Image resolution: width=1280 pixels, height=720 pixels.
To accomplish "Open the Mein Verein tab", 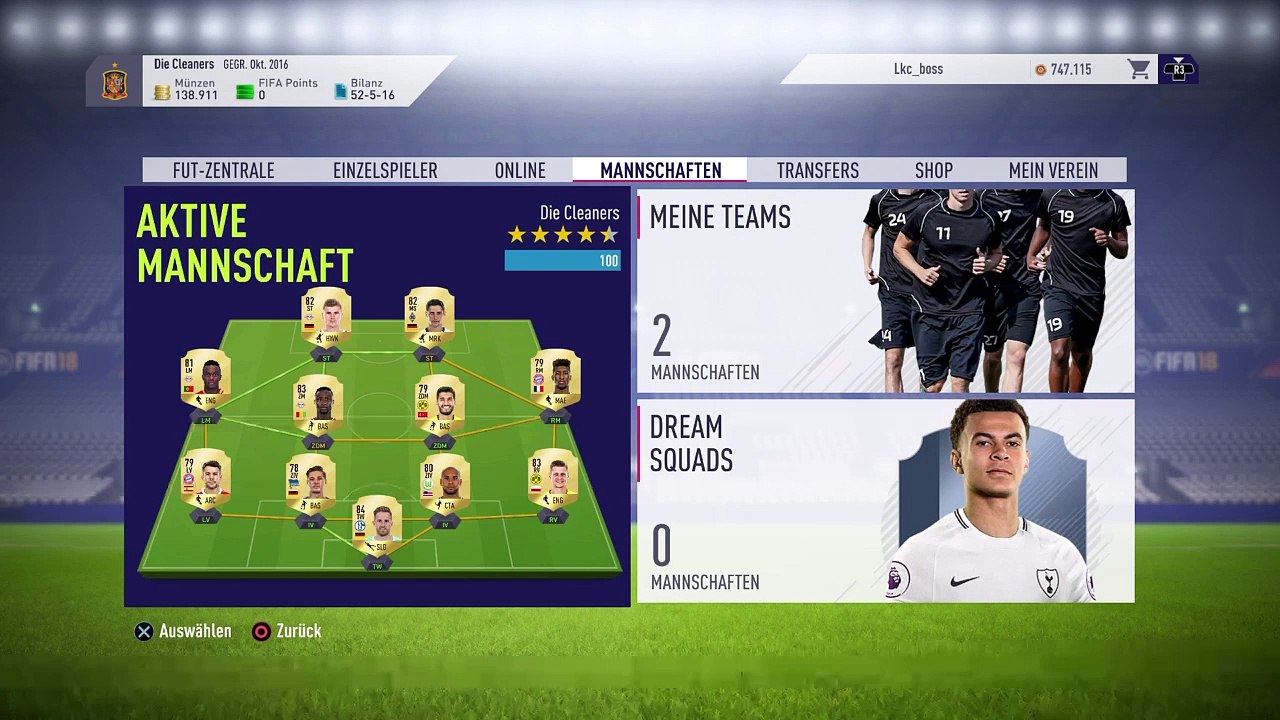I will coord(1053,171).
